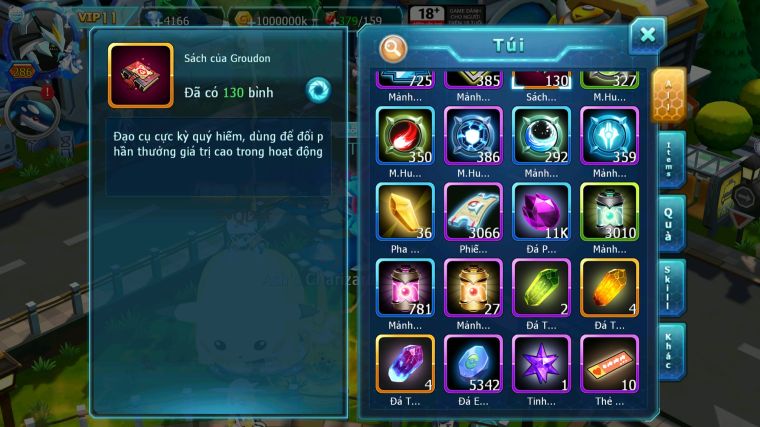Image resolution: width=760 pixels, height=427 pixels.
Task: Select the orange card item with count 10
Action: tap(609, 362)
